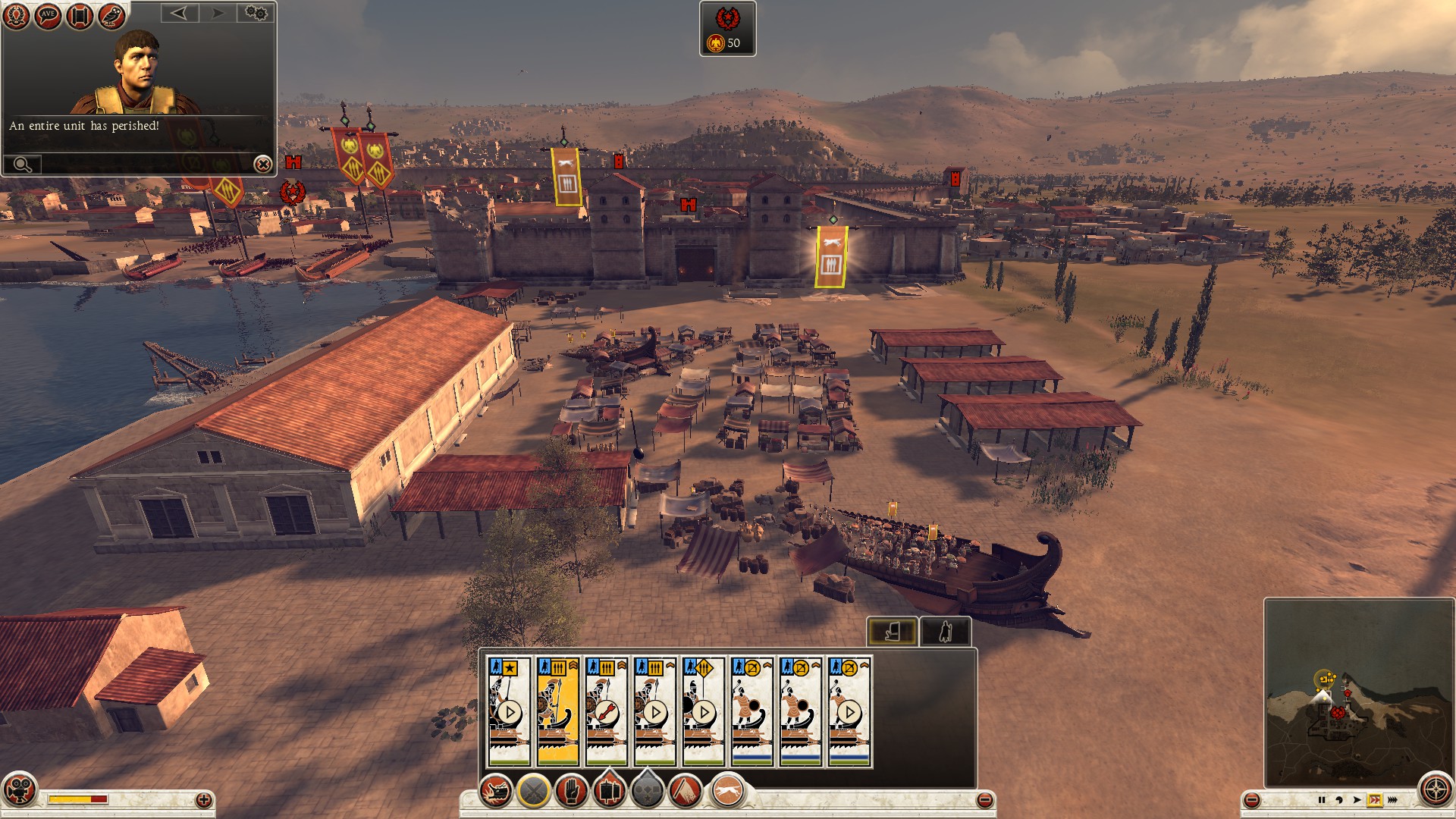
Task: Toggle the crossed swords melee mode
Action: tap(533, 792)
